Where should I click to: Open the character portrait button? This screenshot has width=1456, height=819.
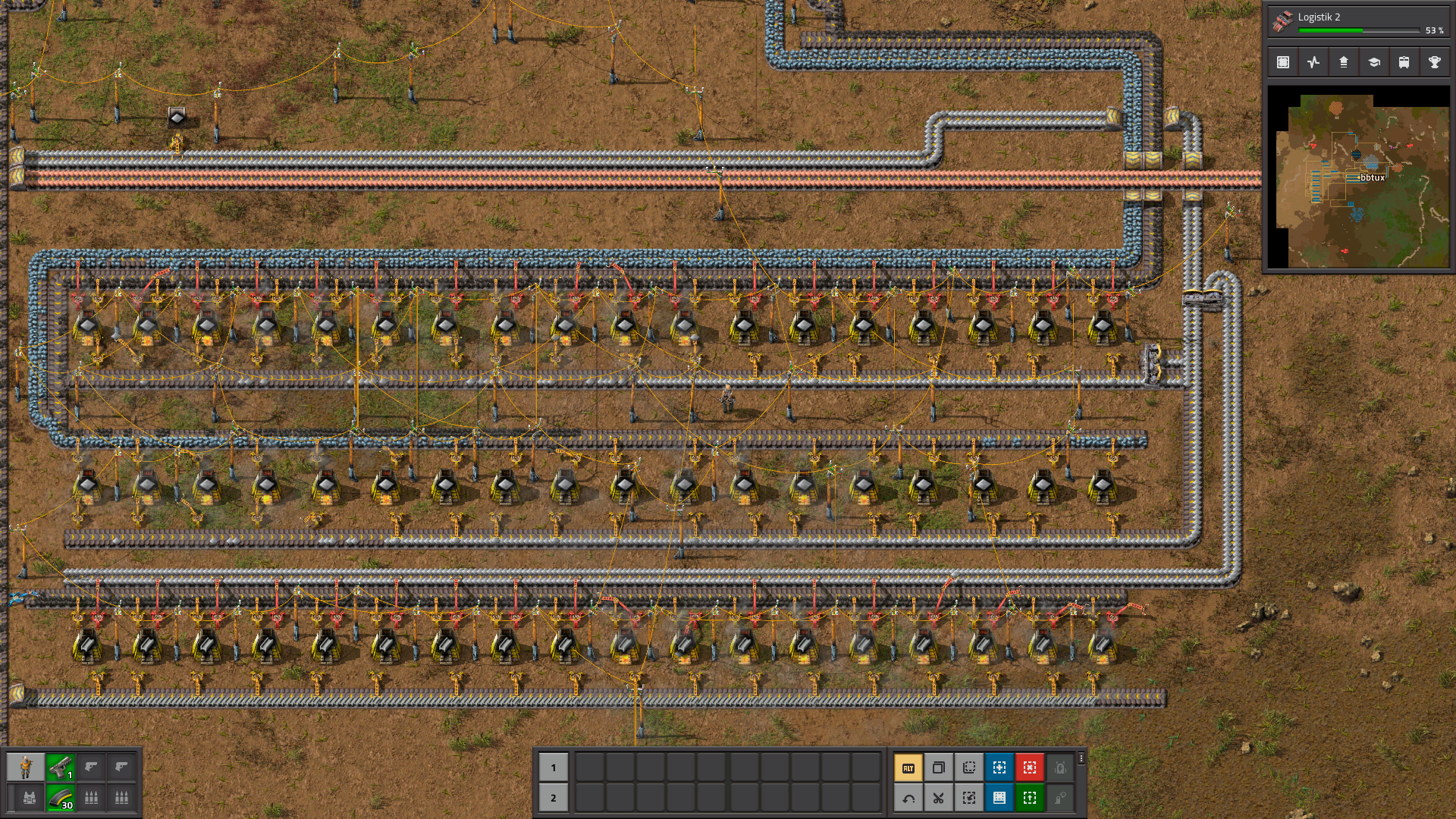[x=26, y=767]
